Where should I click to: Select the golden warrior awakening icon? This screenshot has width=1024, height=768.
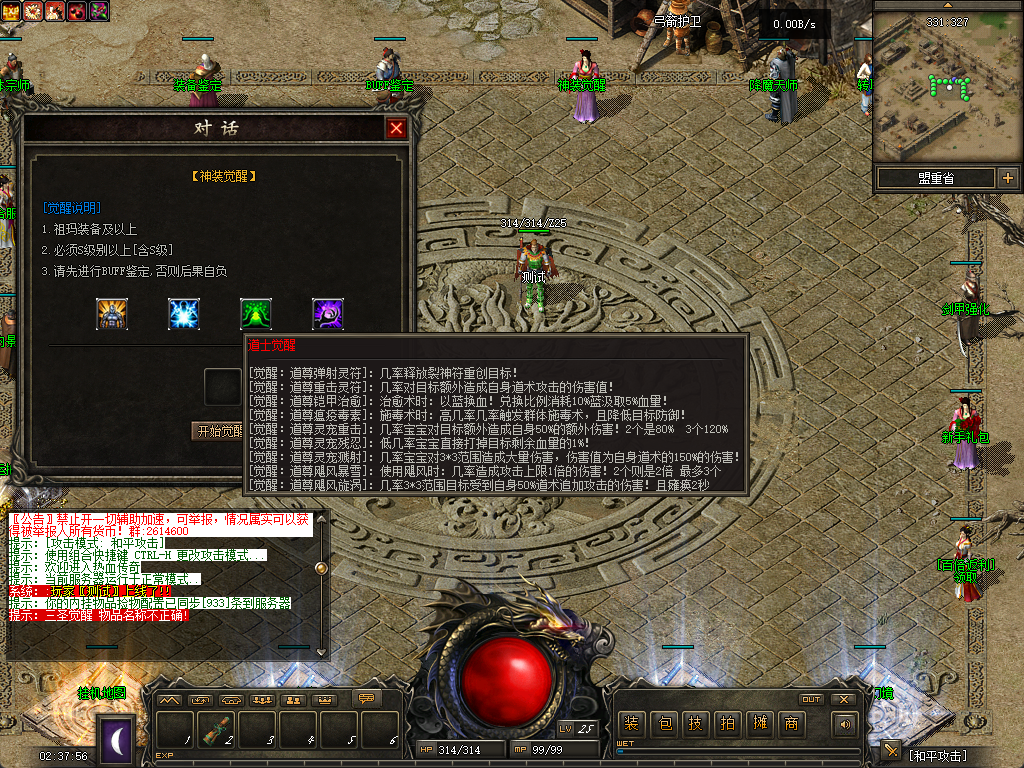coord(112,314)
